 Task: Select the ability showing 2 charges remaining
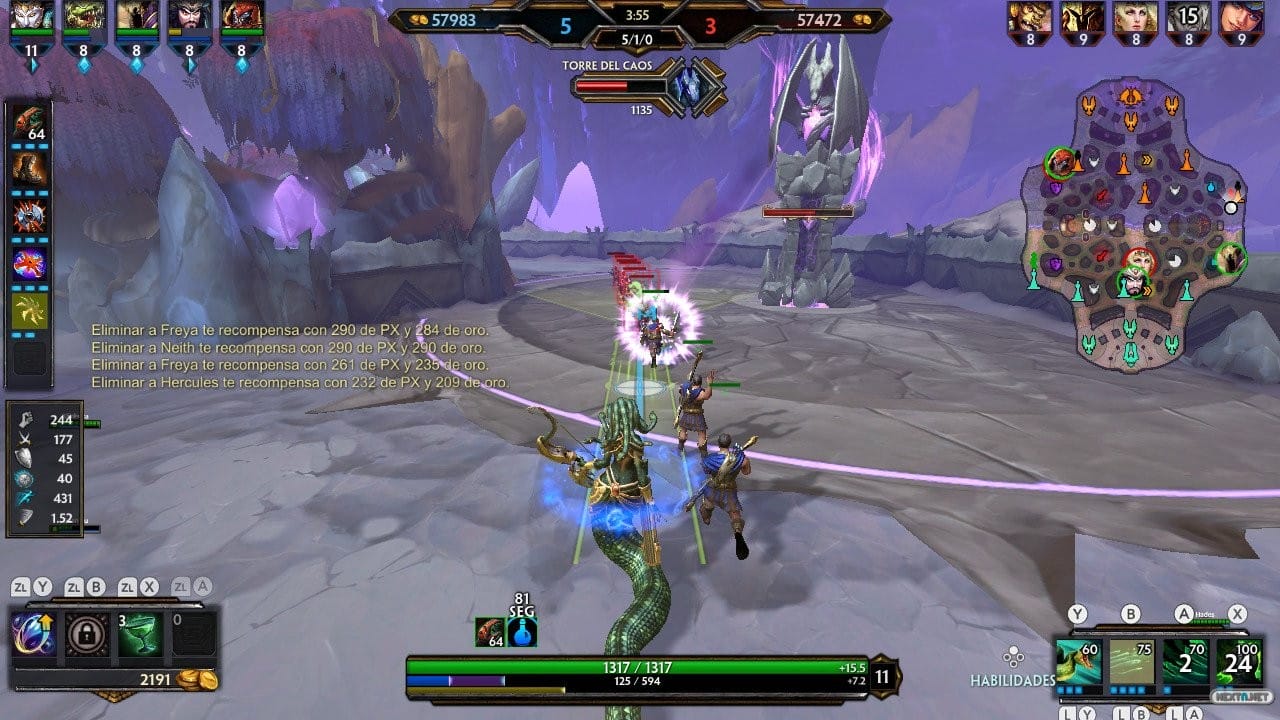click(1186, 662)
